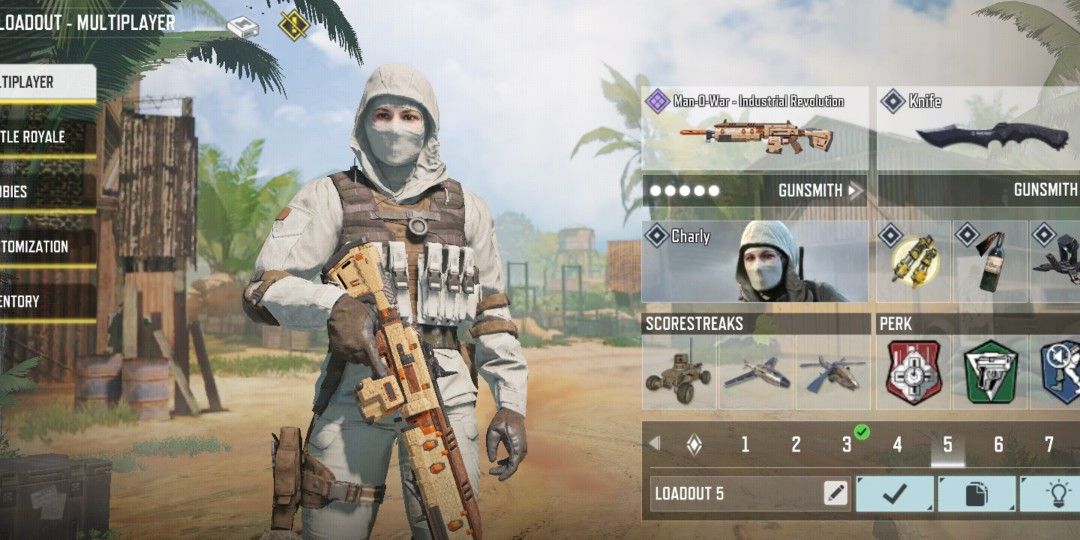Switch to loadout number 3
1080x540 pixels.
click(847, 445)
